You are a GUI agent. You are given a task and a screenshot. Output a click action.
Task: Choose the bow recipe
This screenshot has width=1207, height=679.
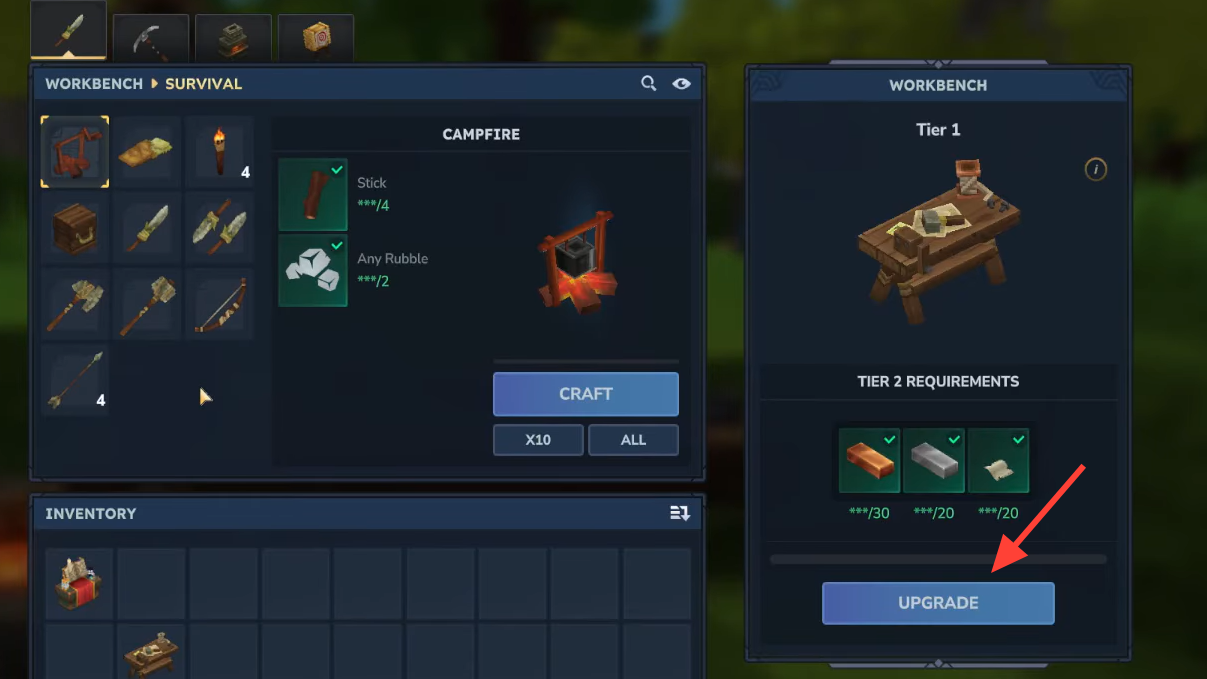click(218, 304)
